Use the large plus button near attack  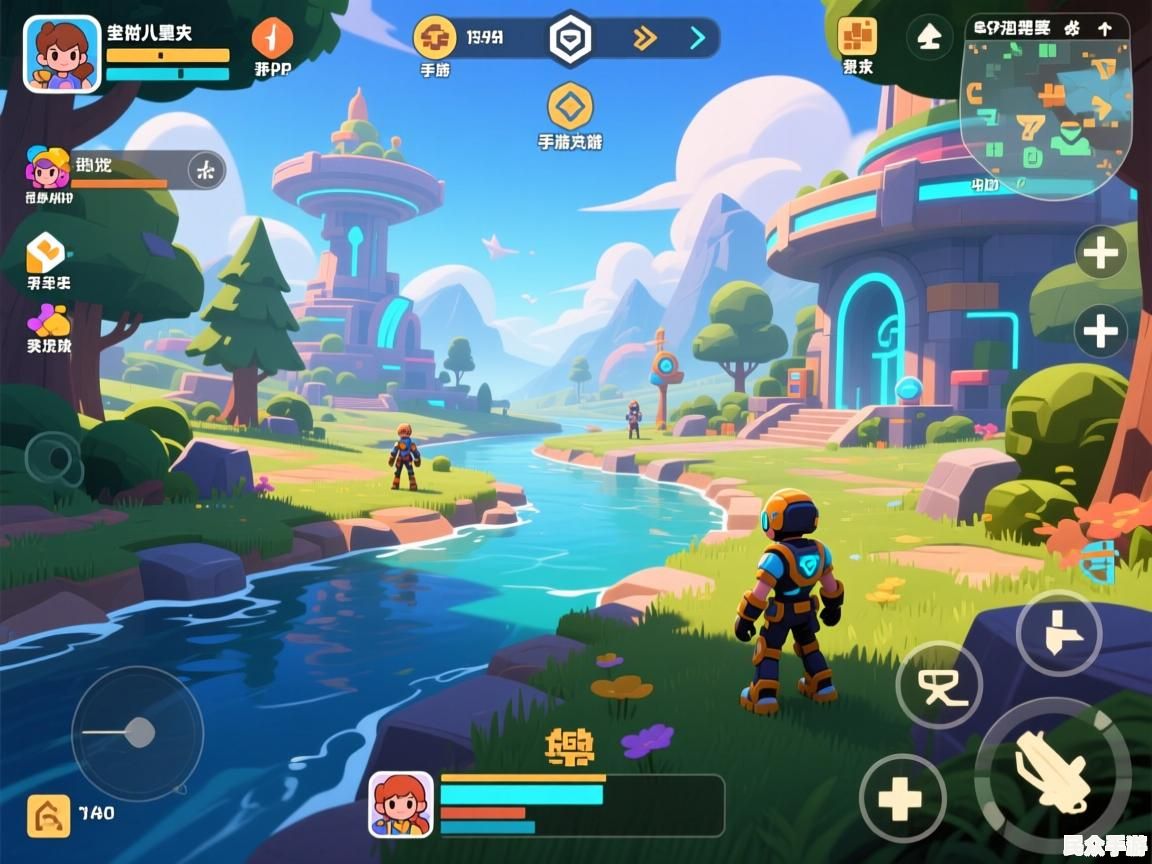click(902, 797)
